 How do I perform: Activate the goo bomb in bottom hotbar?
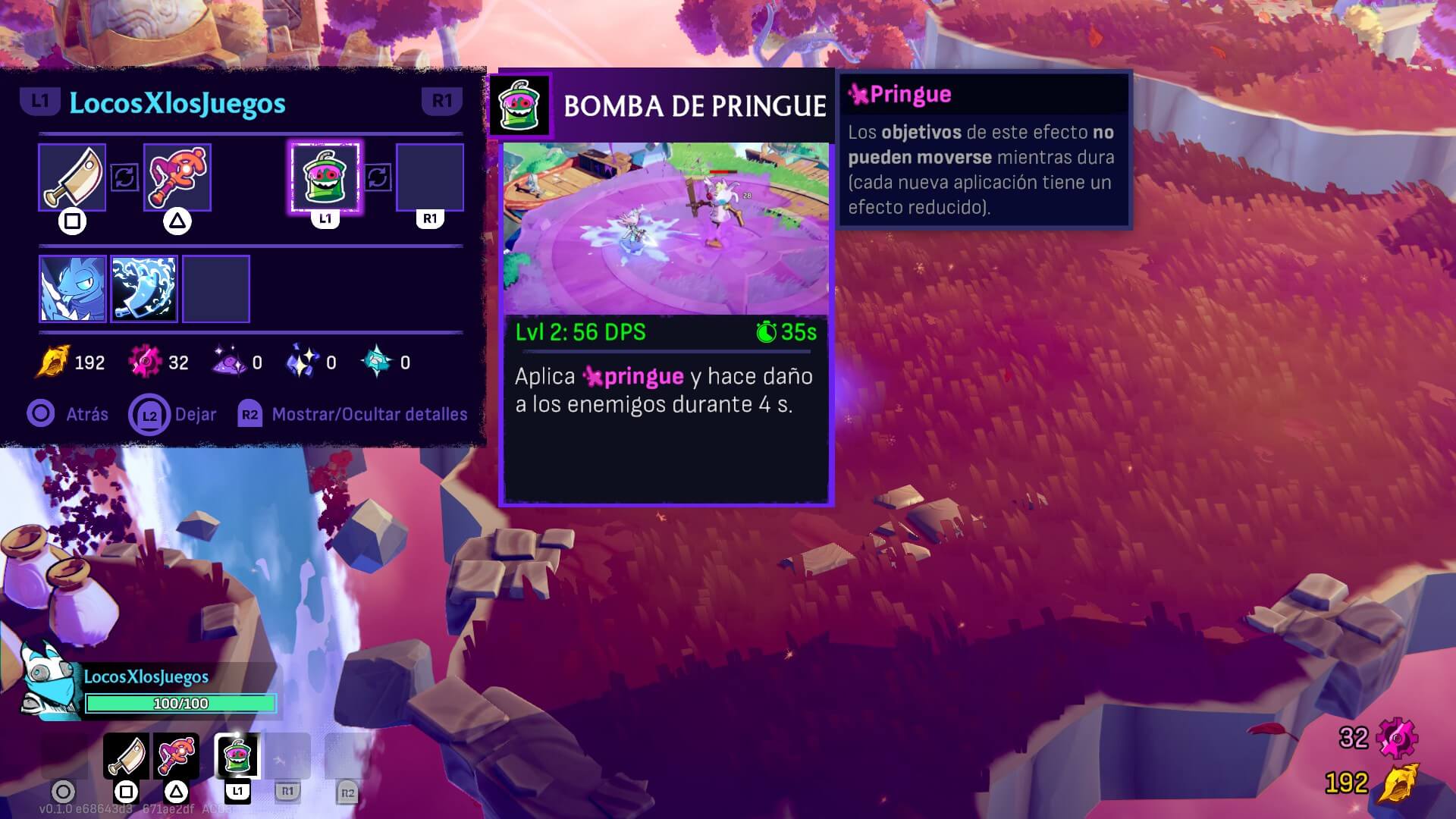click(237, 755)
